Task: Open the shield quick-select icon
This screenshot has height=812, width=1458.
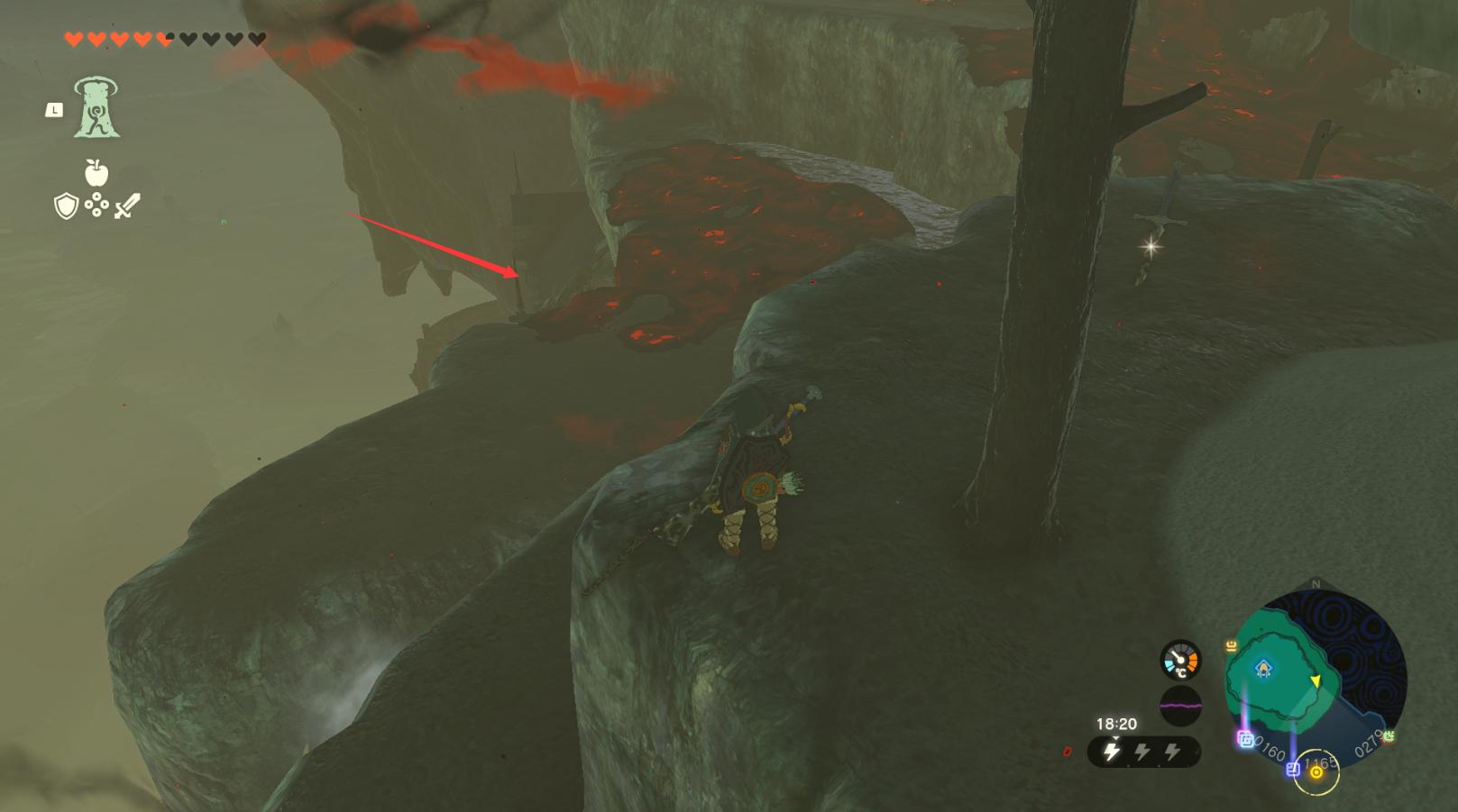Action: pos(66,207)
